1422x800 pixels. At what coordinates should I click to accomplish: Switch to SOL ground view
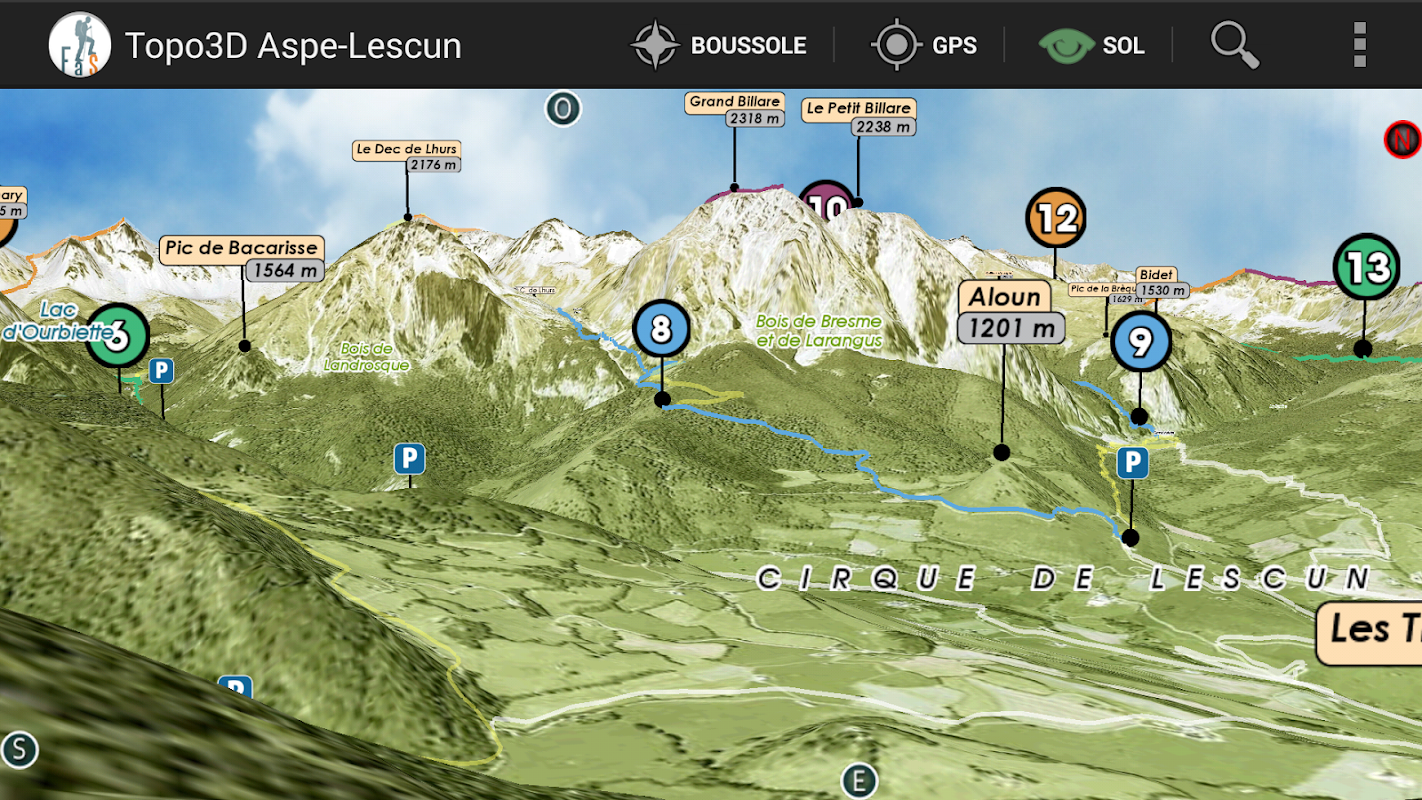(x=1092, y=45)
